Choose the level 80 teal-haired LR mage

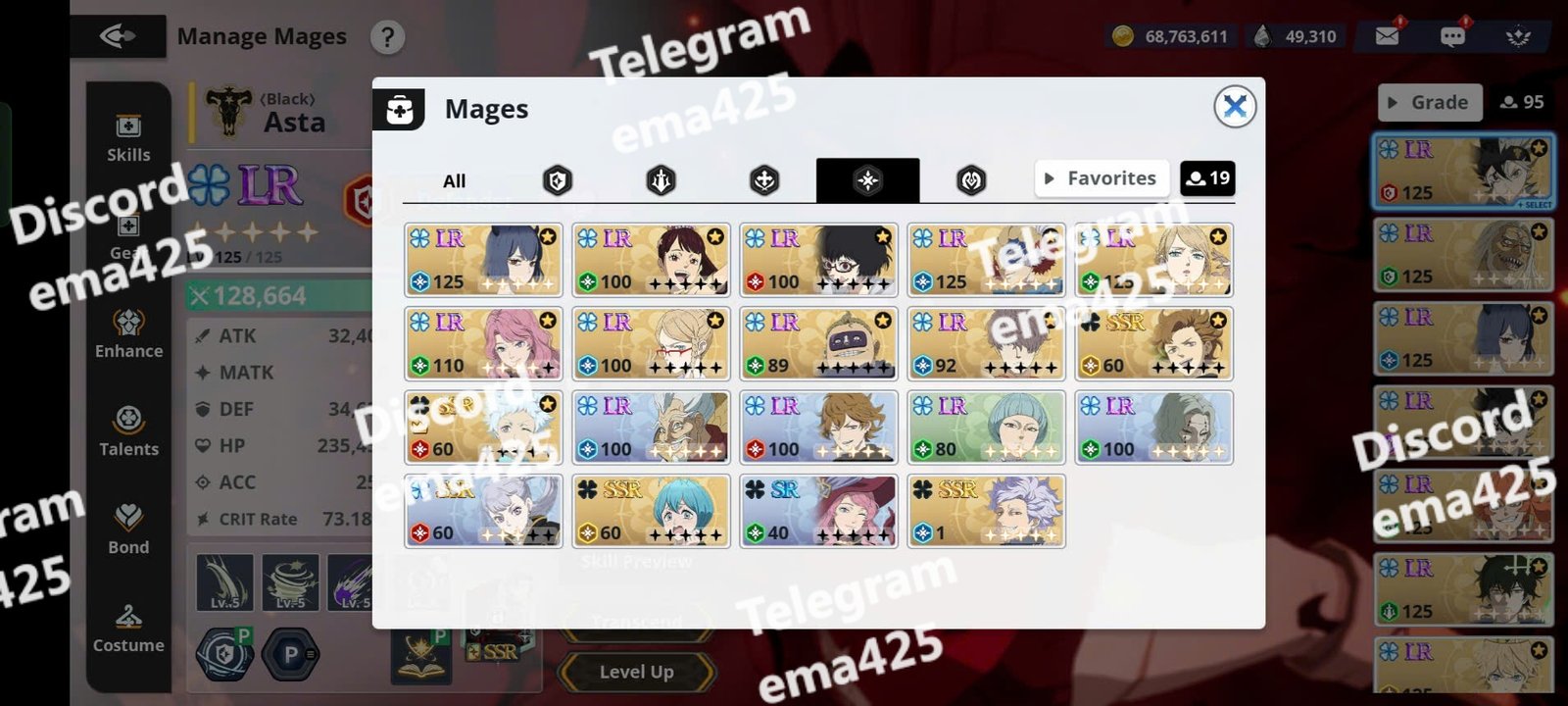pos(986,428)
